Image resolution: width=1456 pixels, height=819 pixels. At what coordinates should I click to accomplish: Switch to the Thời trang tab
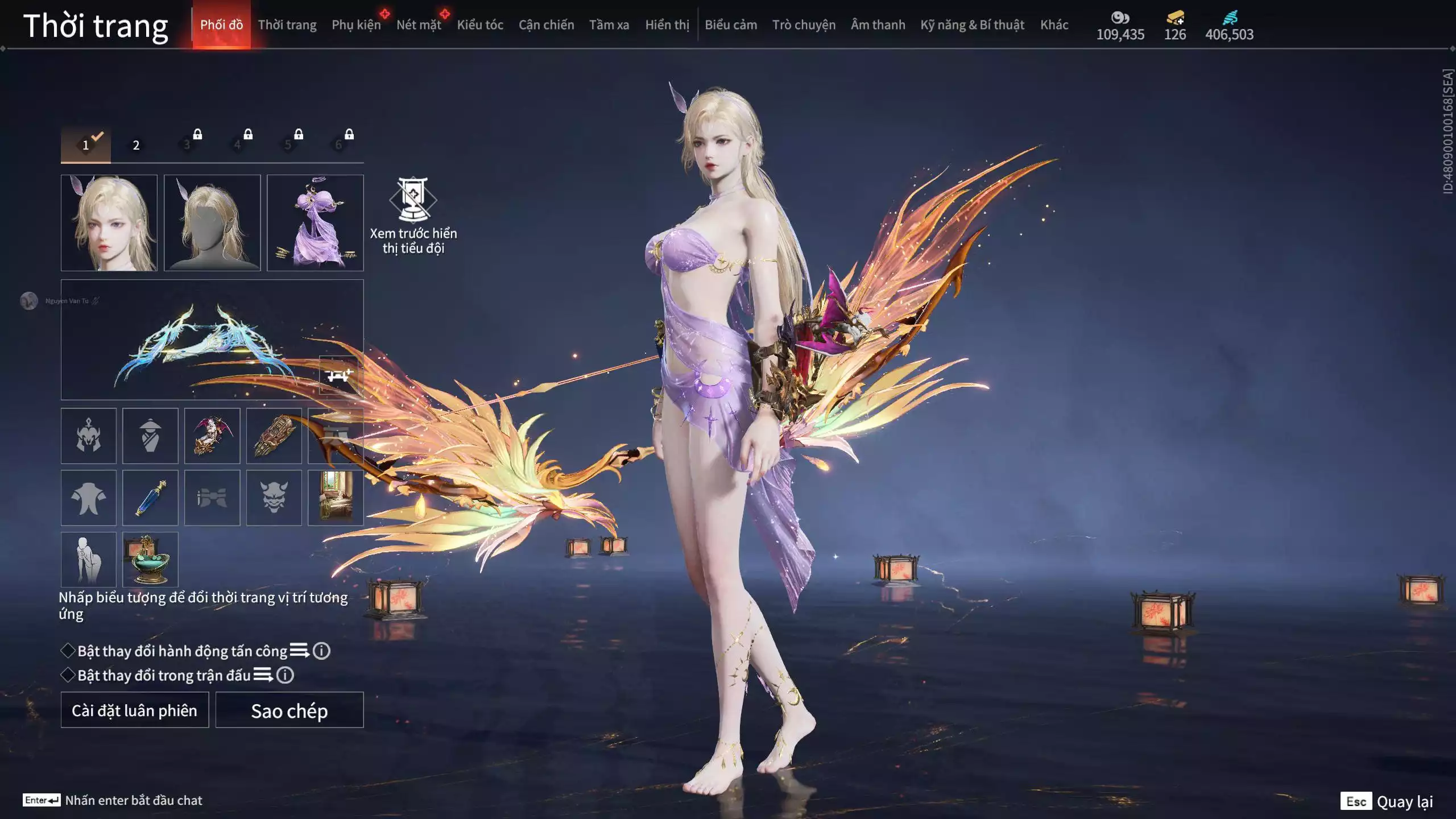click(x=287, y=25)
